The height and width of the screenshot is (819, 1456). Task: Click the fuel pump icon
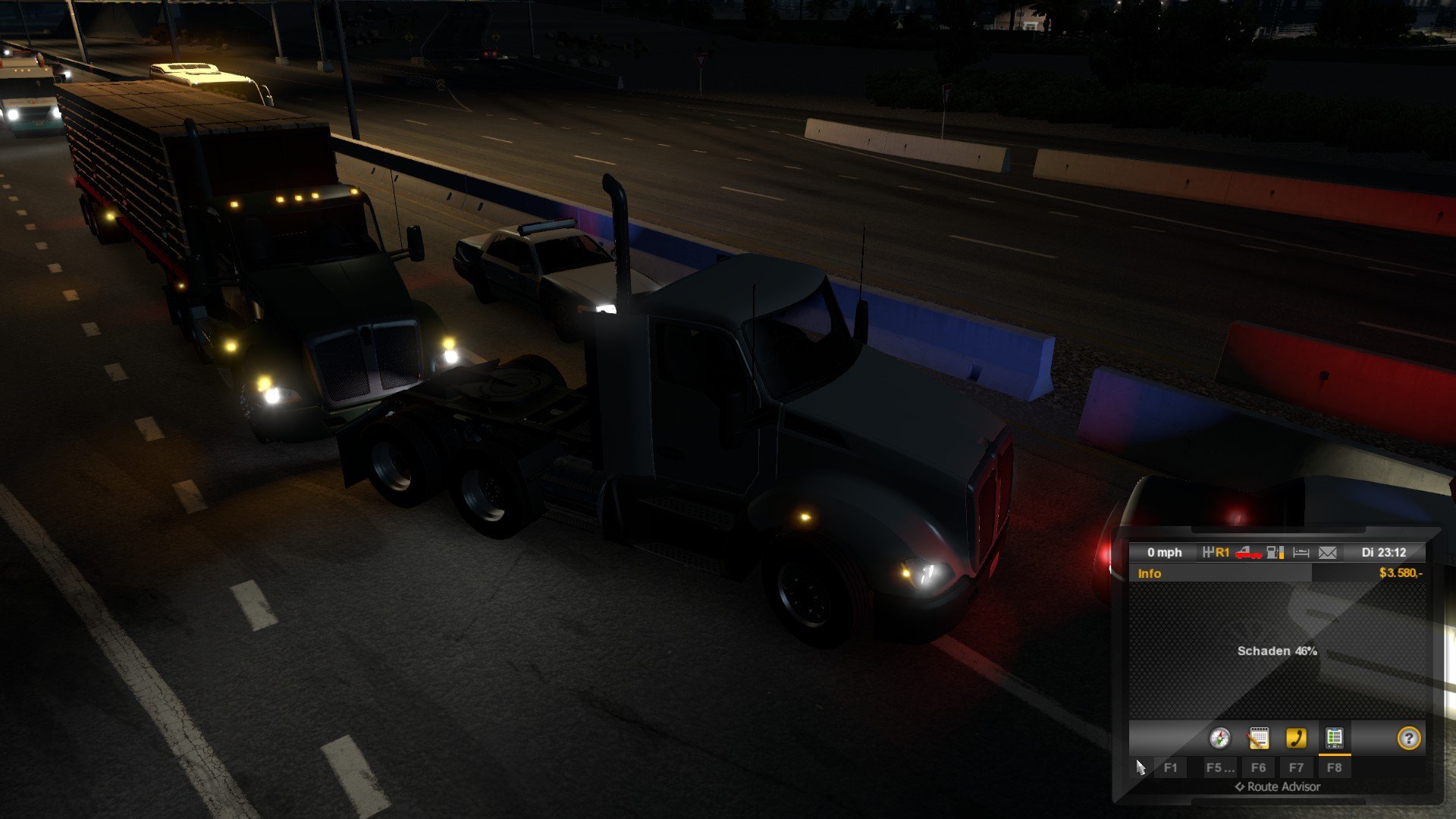(1275, 553)
